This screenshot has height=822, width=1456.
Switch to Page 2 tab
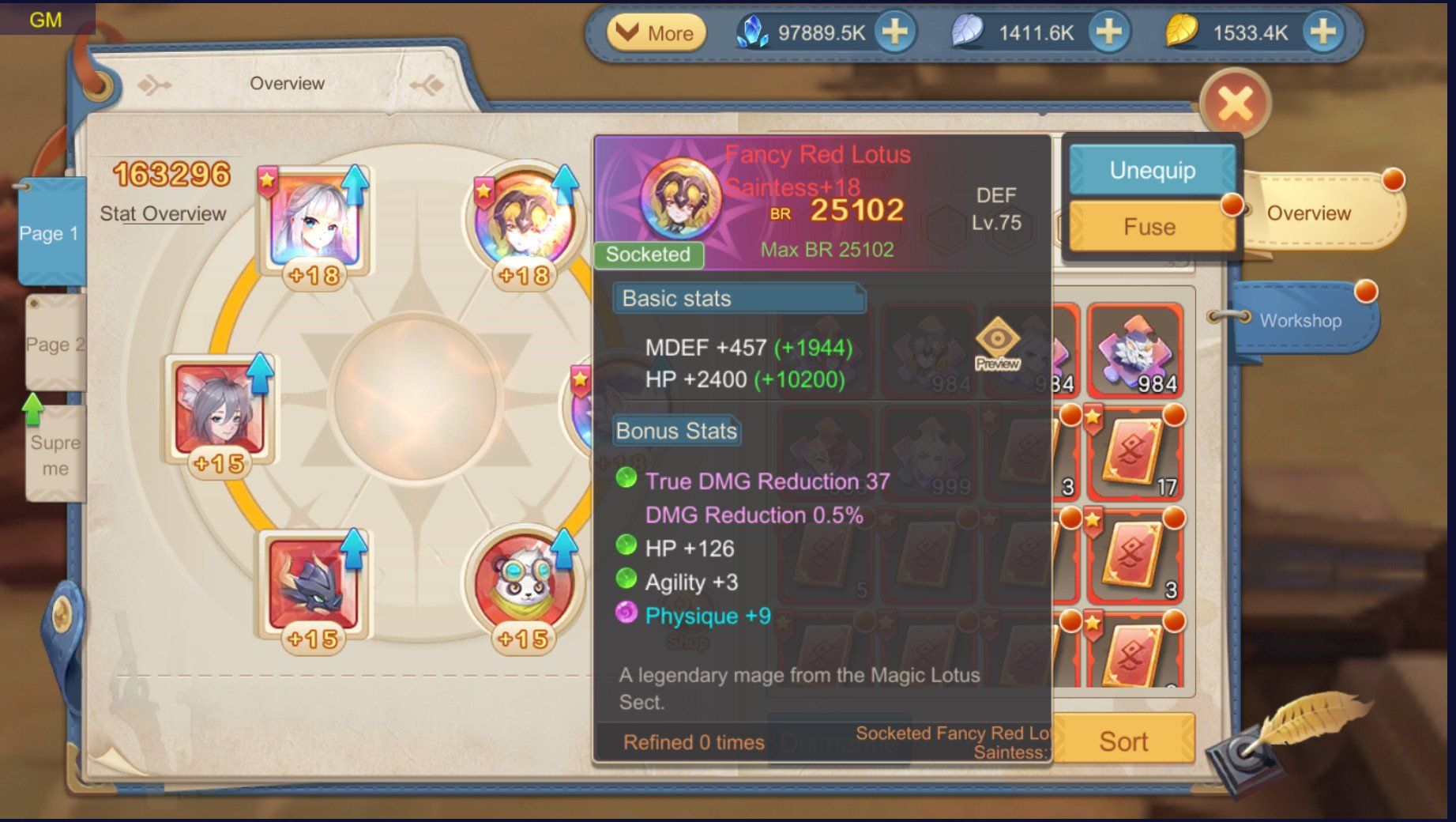(54, 344)
